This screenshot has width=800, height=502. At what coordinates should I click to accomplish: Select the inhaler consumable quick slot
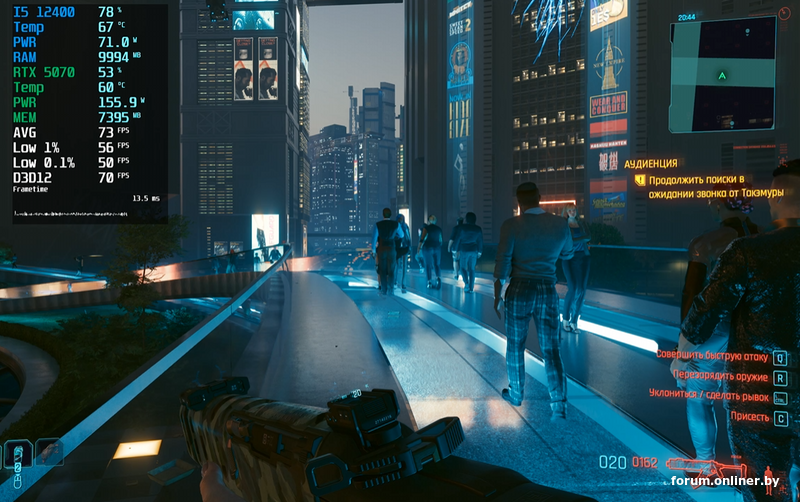(x=17, y=455)
